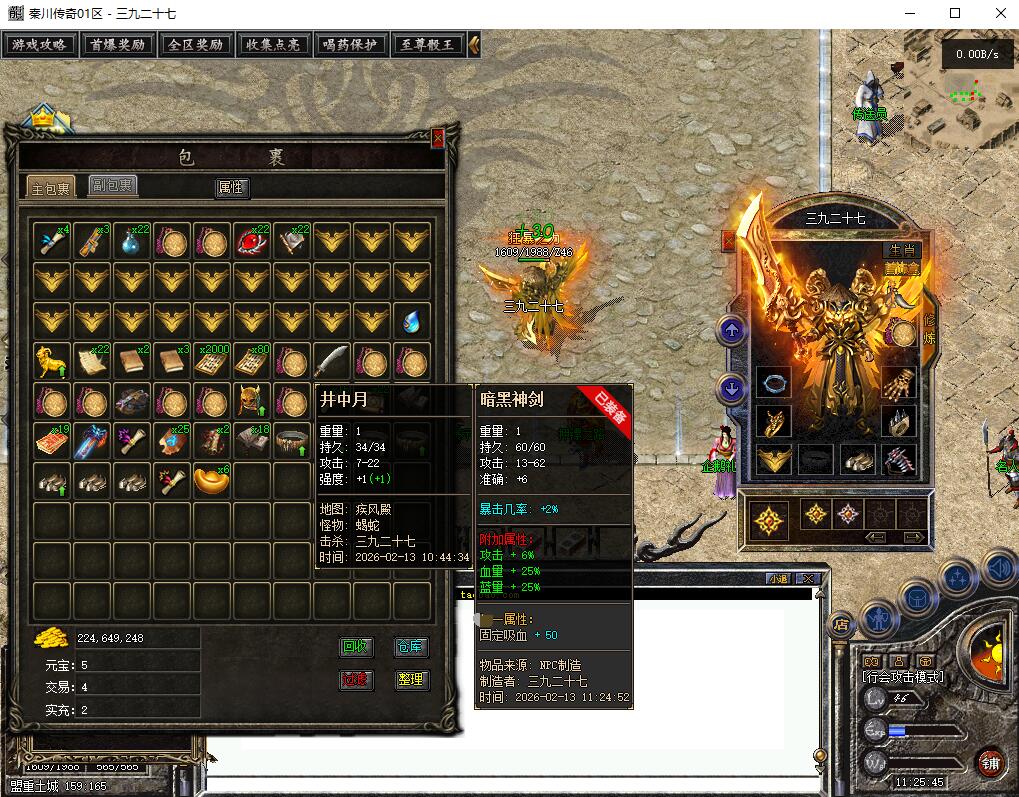Show the 属性 attributes panel
The height and width of the screenshot is (797, 1019).
[231, 188]
